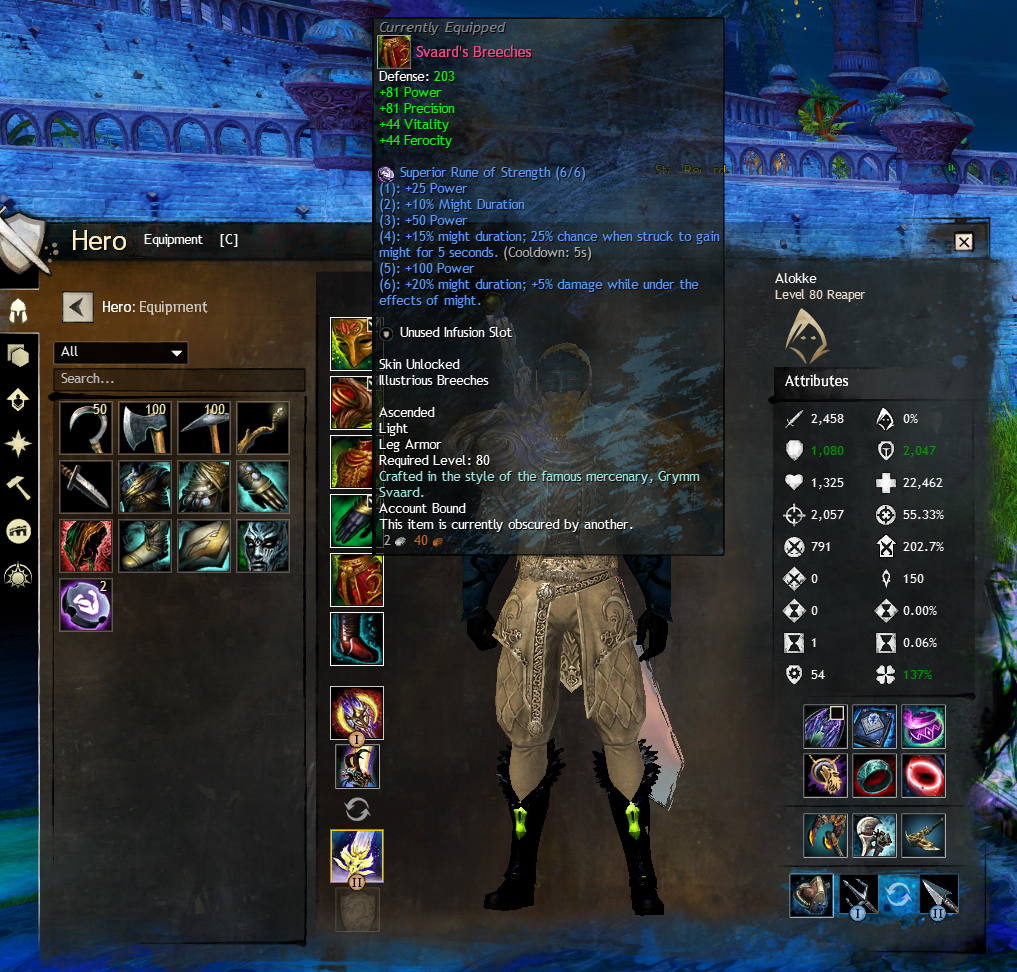Viewport: 1017px width, 972px height.
Task: Swap weapon sets on the paper doll
Action: (x=357, y=809)
